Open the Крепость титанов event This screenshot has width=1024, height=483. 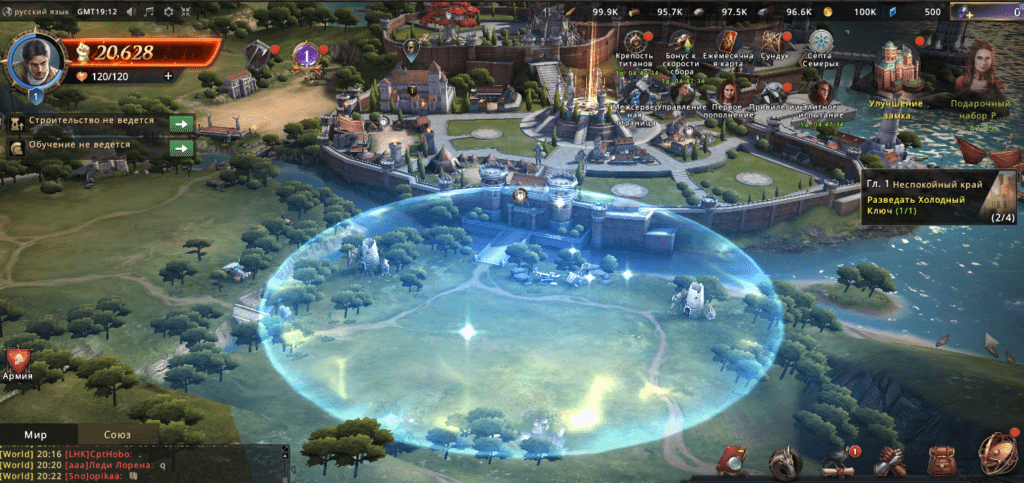click(x=635, y=44)
